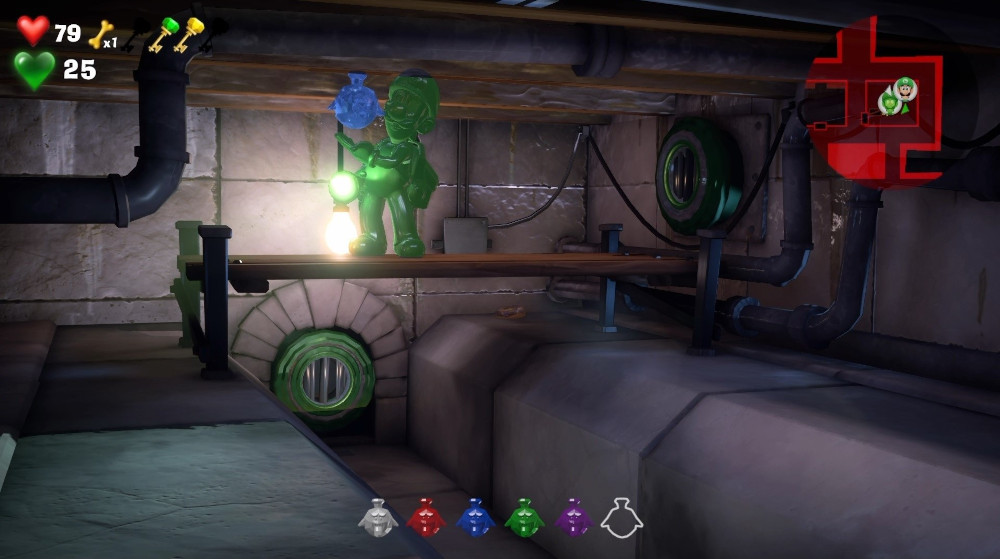Image resolution: width=1000 pixels, height=559 pixels.
Task: Click the golden bone icon
Action: pos(100,36)
